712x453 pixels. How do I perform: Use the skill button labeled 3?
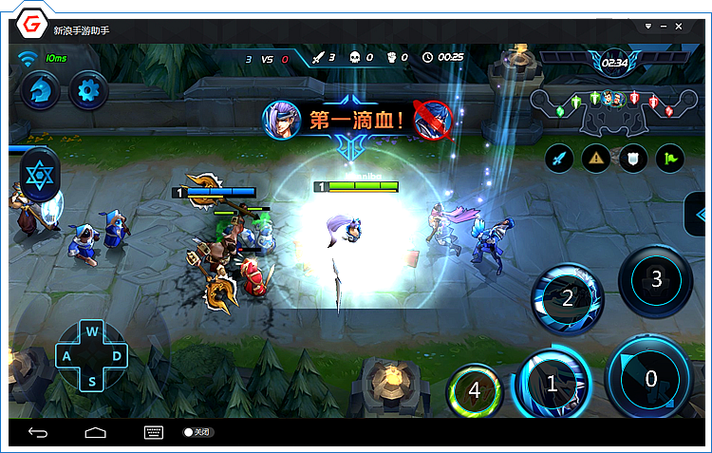click(656, 279)
